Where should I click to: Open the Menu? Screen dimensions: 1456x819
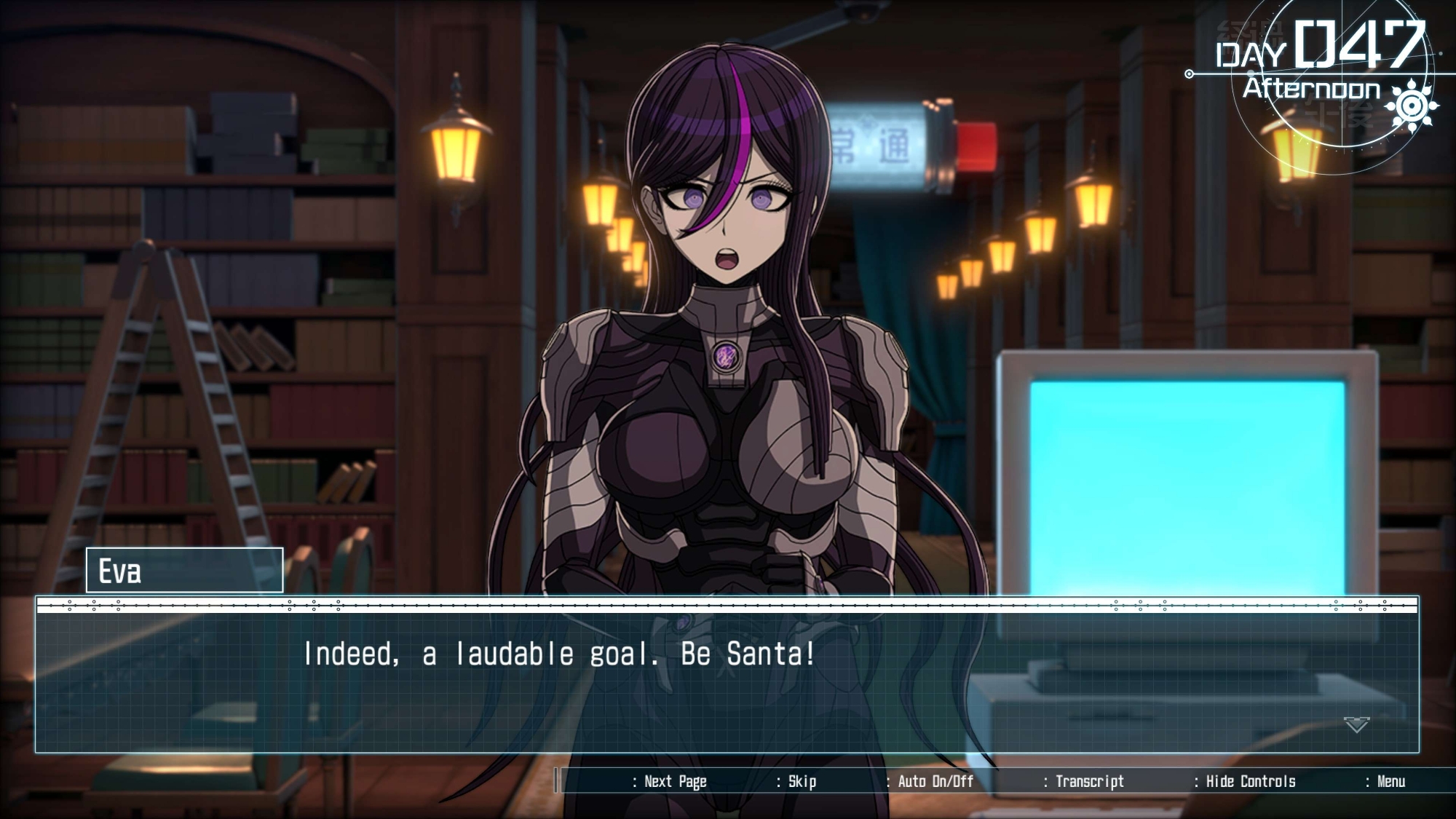[1390, 782]
